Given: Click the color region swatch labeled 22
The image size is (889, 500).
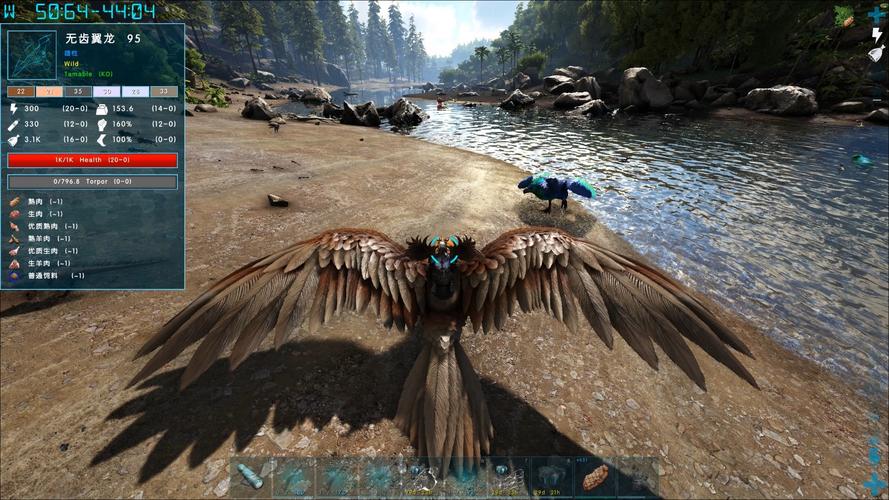Looking at the screenshot, I should click(21, 91).
